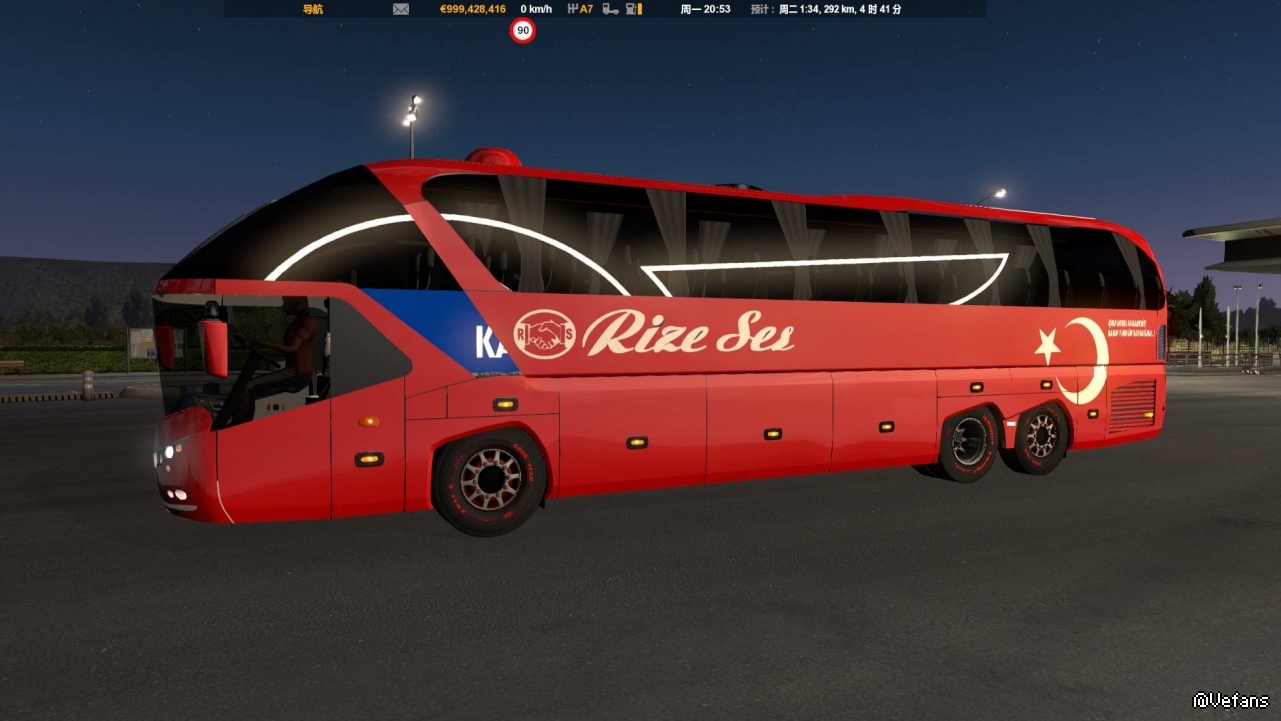This screenshot has height=721, width=1281.
Task: Open the mail envelope icon
Action: pyautogui.click(x=401, y=9)
